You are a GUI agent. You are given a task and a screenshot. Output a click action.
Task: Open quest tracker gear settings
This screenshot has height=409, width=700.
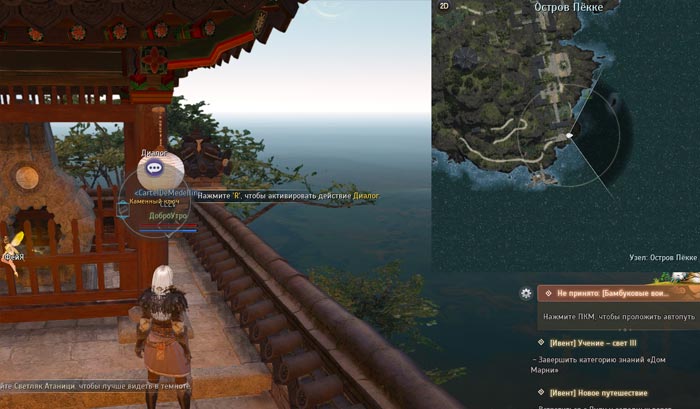coord(526,293)
